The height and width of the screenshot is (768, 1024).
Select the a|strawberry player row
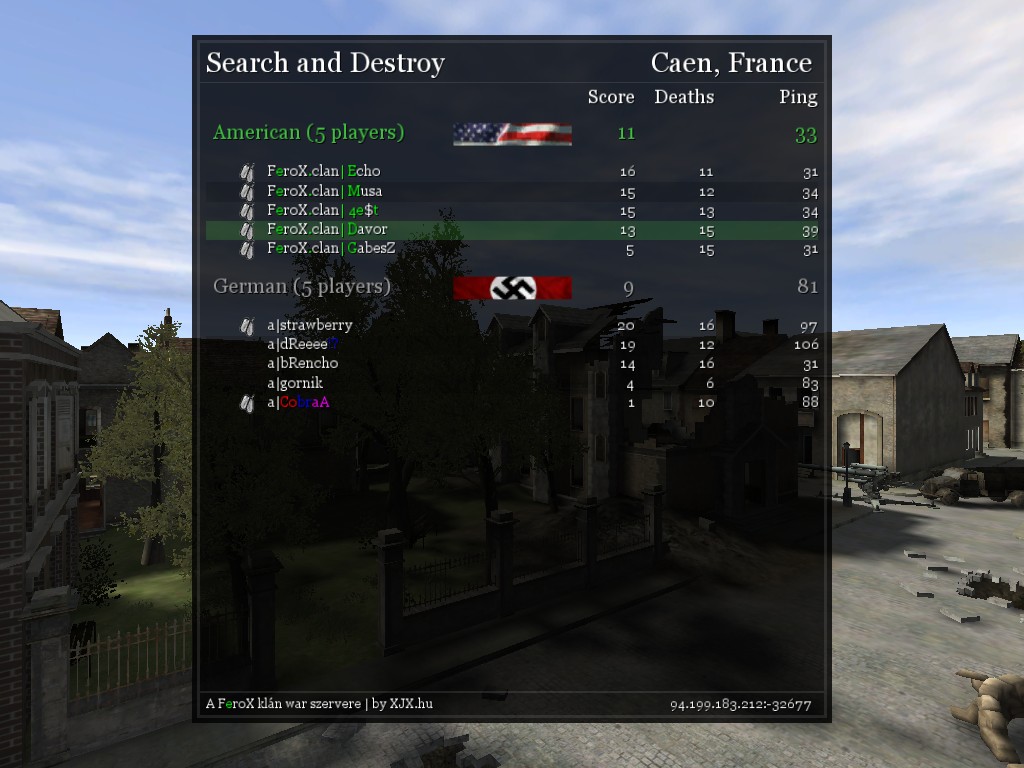pyautogui.click(x=309, y=325)
